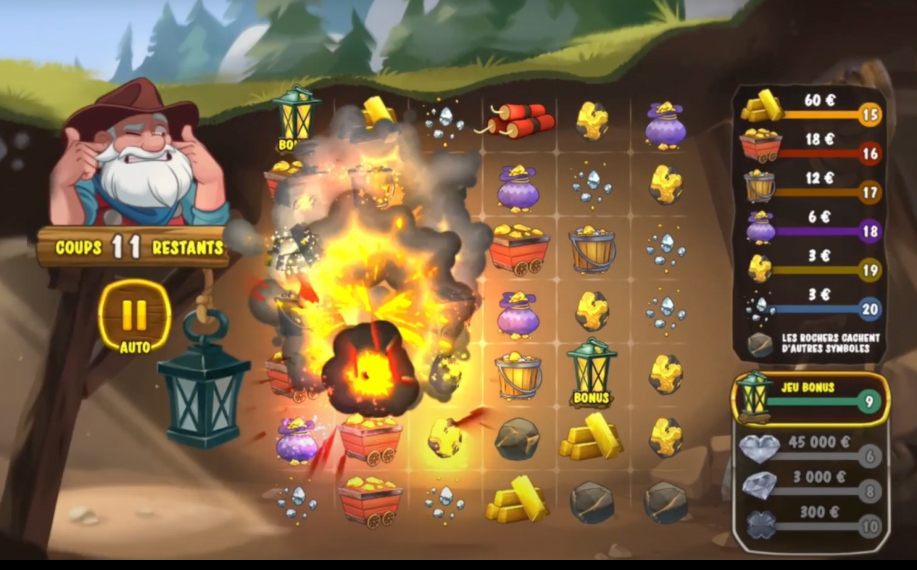Pause the AUTO play button

point(135,316)
